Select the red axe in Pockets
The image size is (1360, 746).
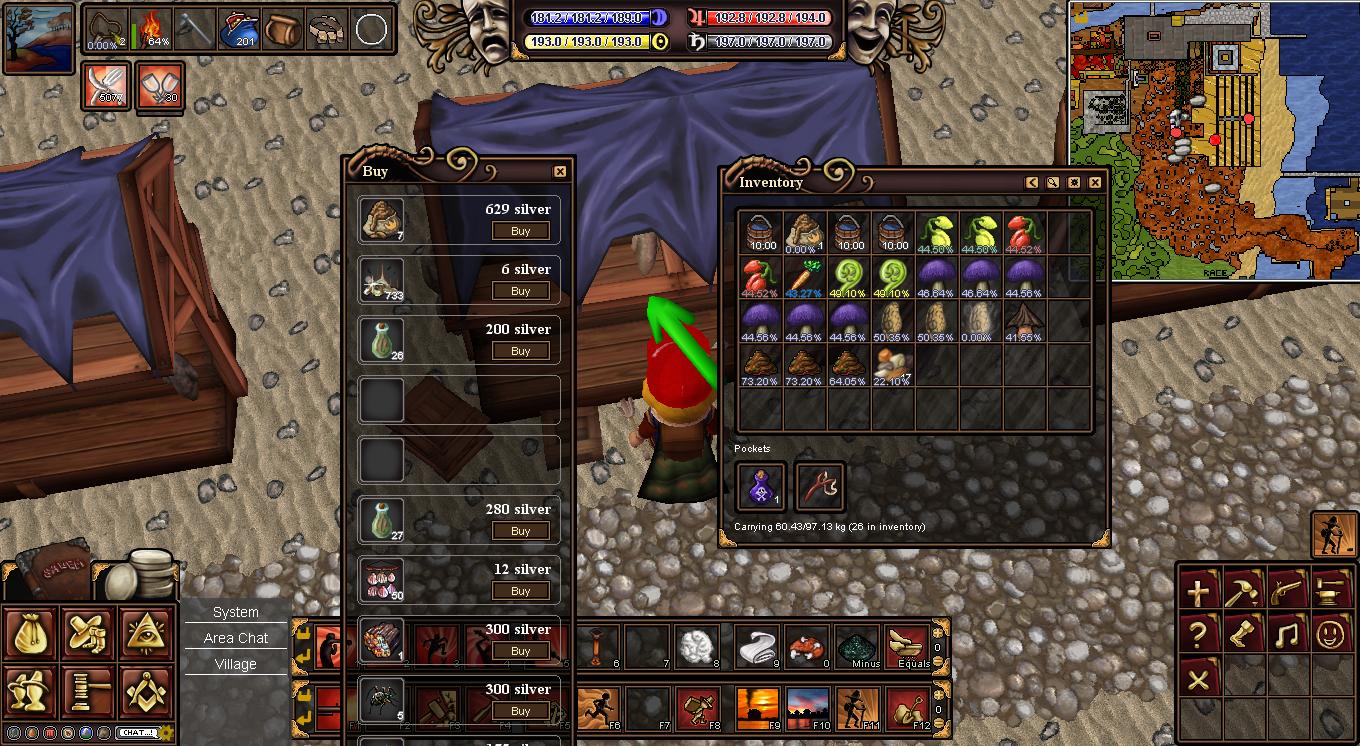tap(820, 486)
